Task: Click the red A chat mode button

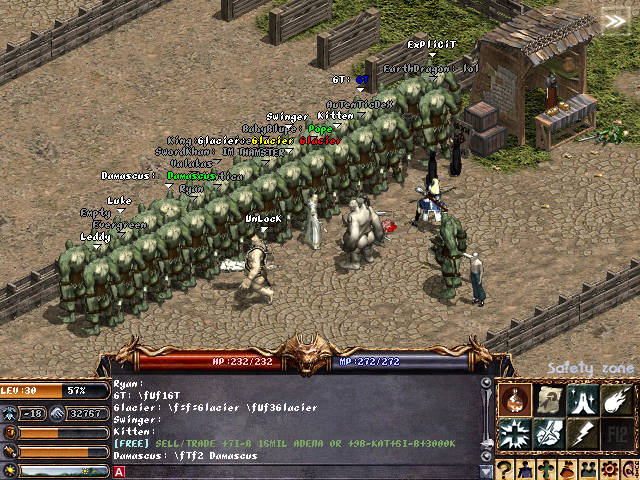Action: (x=120, y=471)
